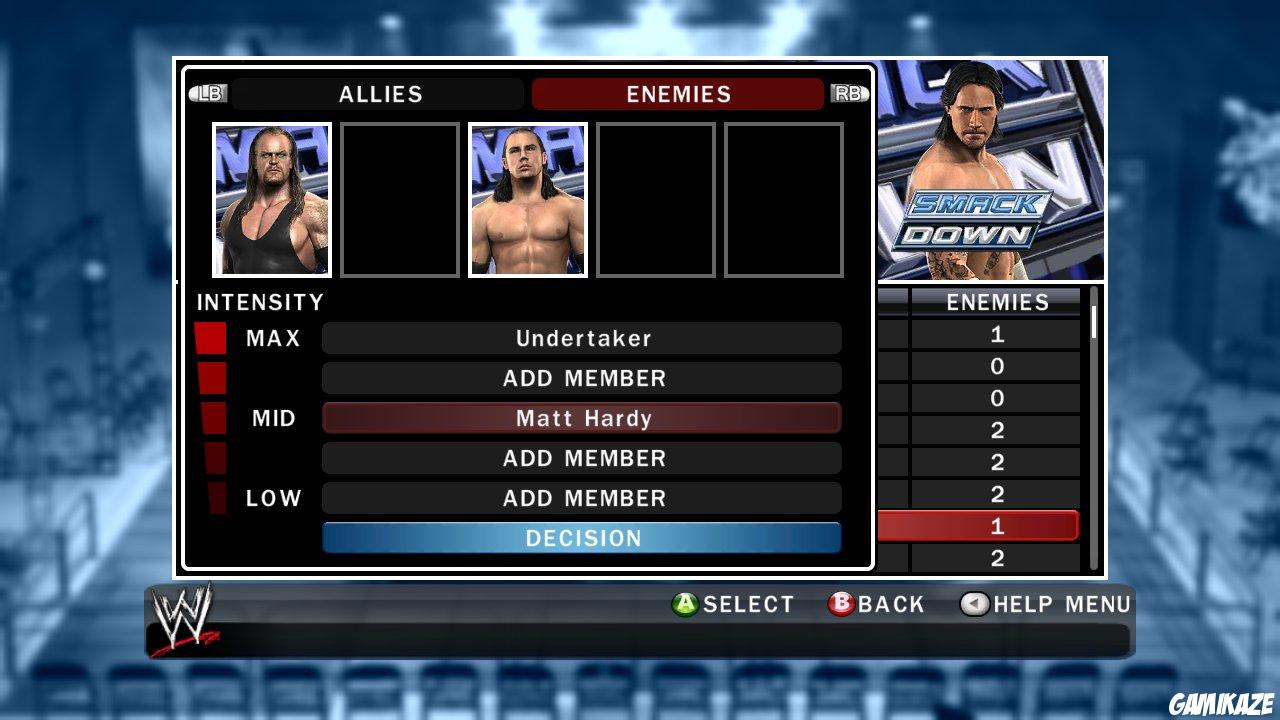Select Matt Hardy's portrait thumbnail
1280x720 pixels.
tap(527, 199)
